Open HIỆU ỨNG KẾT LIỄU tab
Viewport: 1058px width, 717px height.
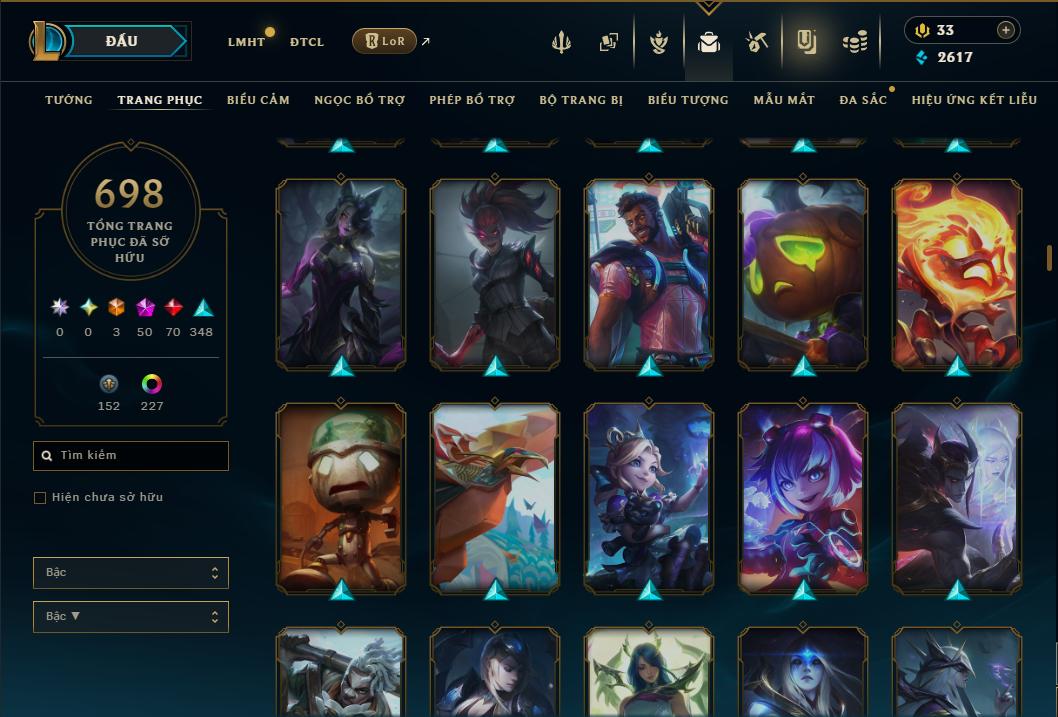tap(974, 100)
